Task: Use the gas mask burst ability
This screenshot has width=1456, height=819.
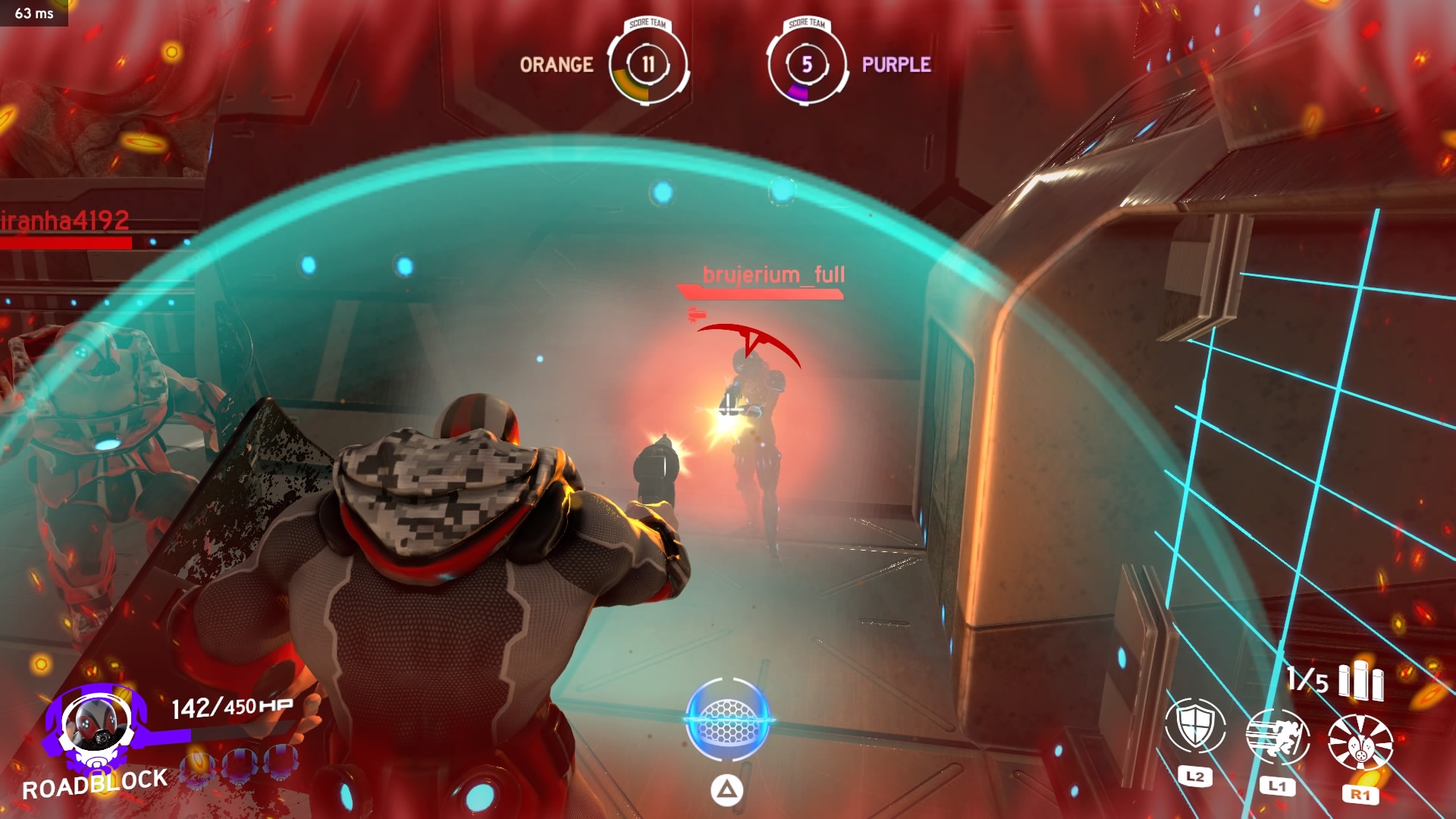Action: pyautogui.click(x=1360, y=742)
